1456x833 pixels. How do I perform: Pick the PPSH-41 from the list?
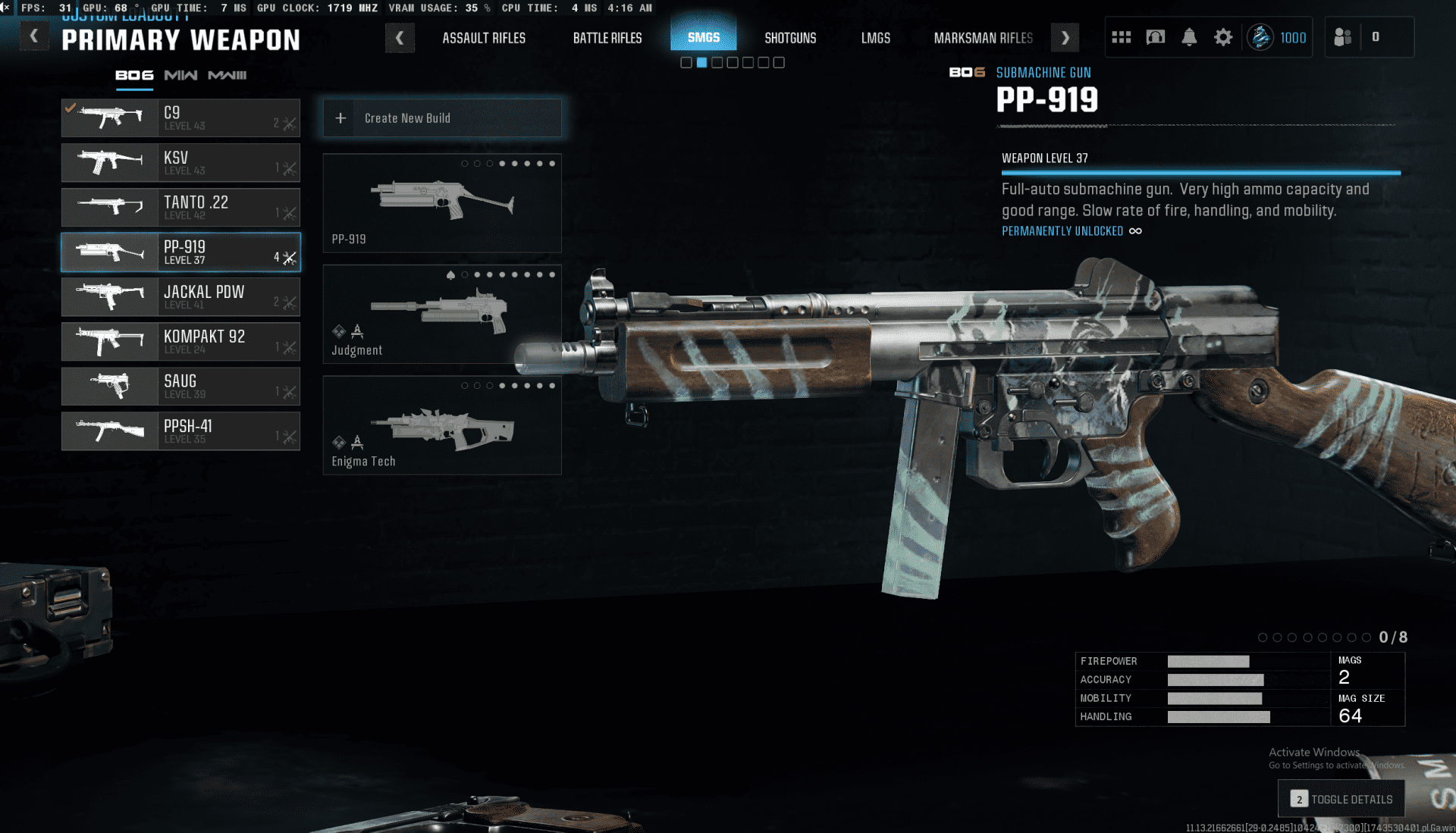(x=180, y=431)
